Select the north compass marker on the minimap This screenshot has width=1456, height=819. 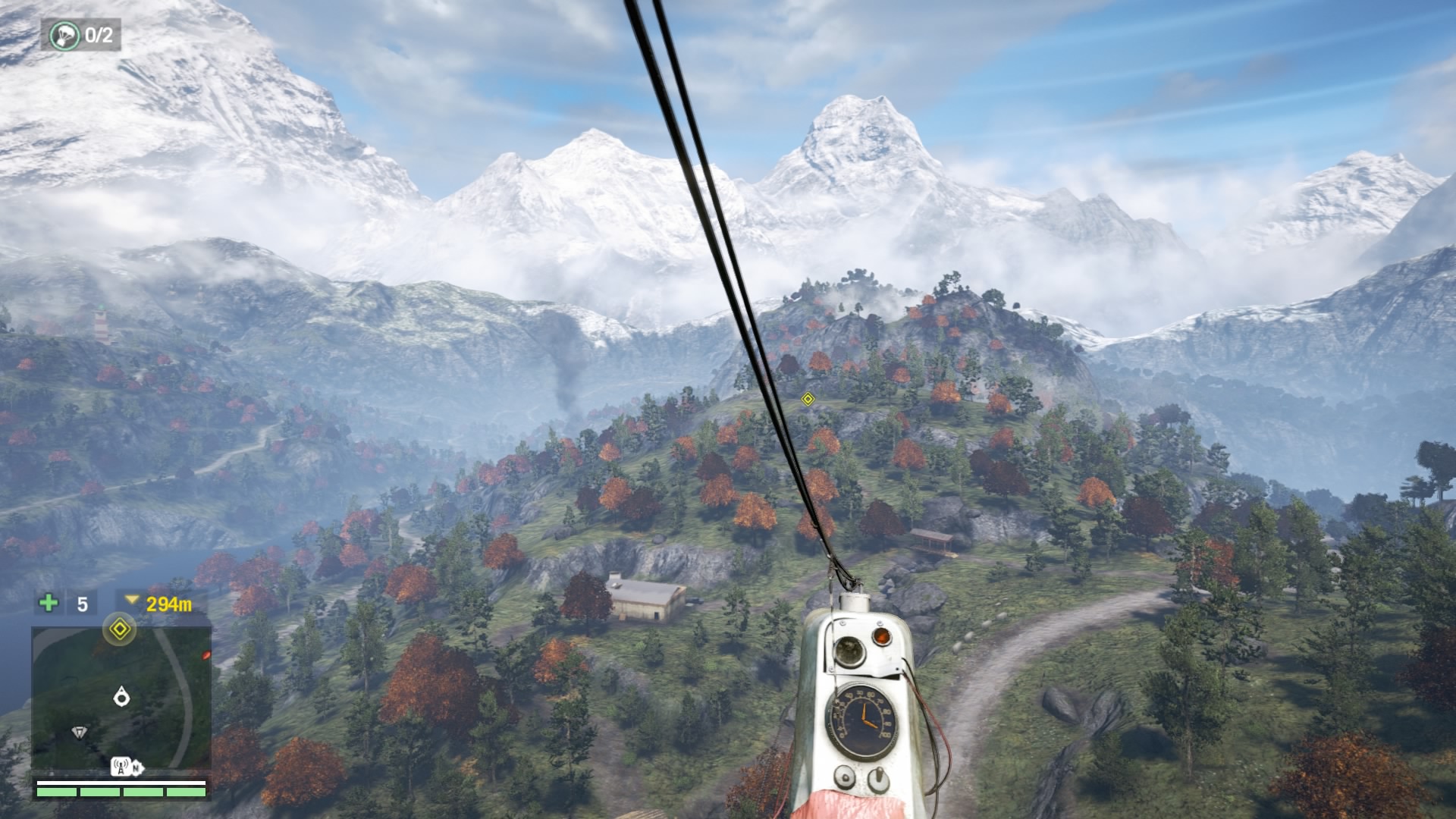click(136, 769)
